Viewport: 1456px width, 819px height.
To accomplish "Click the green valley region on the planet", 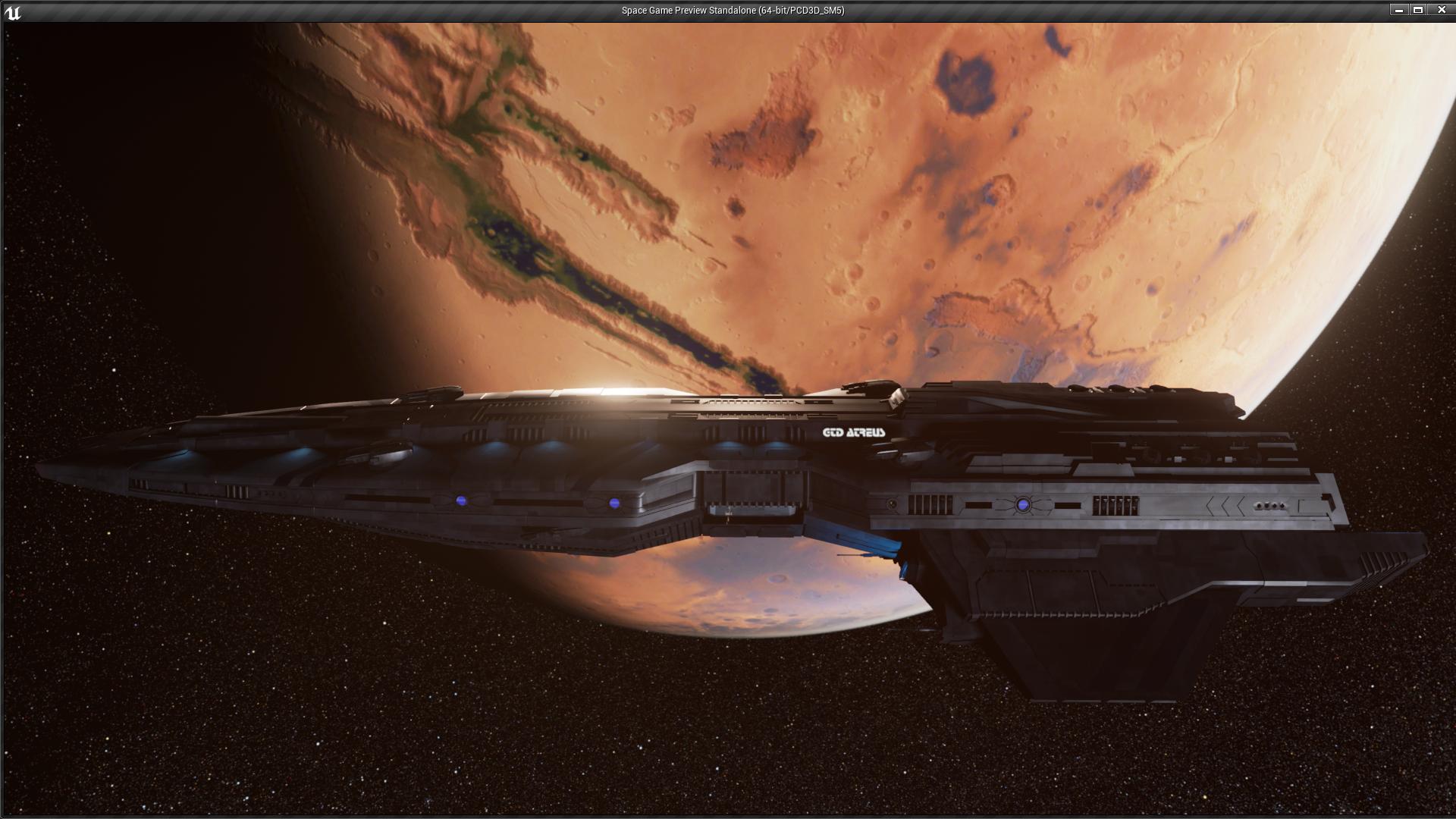I will pos(508,235).
